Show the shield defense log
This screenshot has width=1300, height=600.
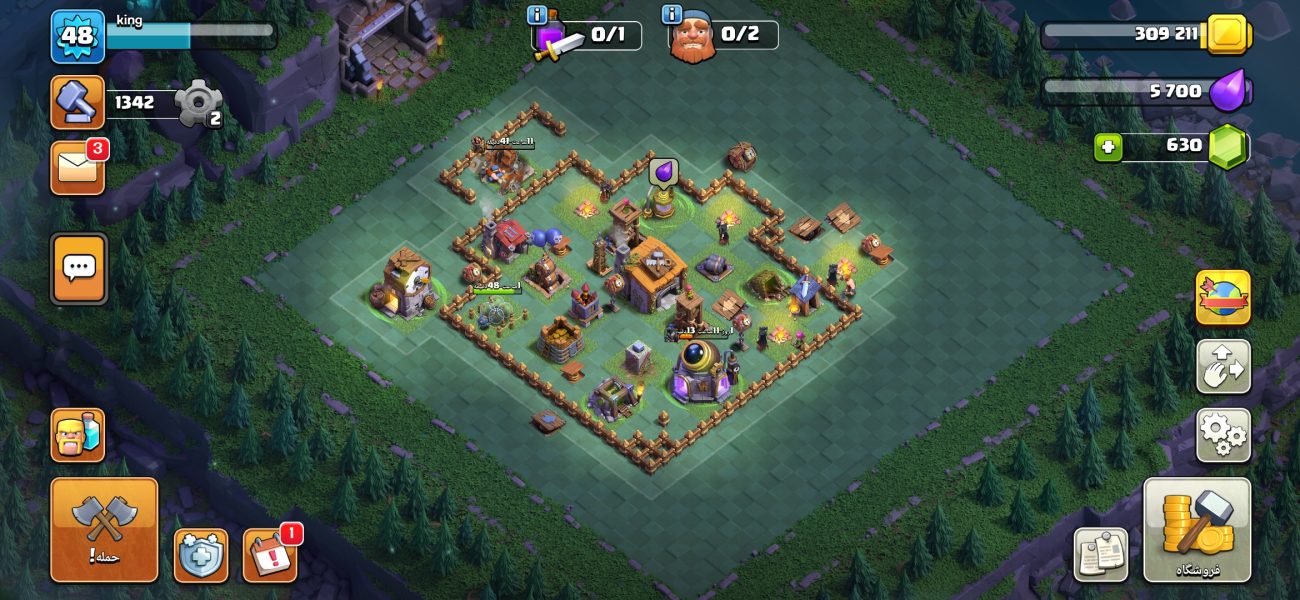[200, 555]
